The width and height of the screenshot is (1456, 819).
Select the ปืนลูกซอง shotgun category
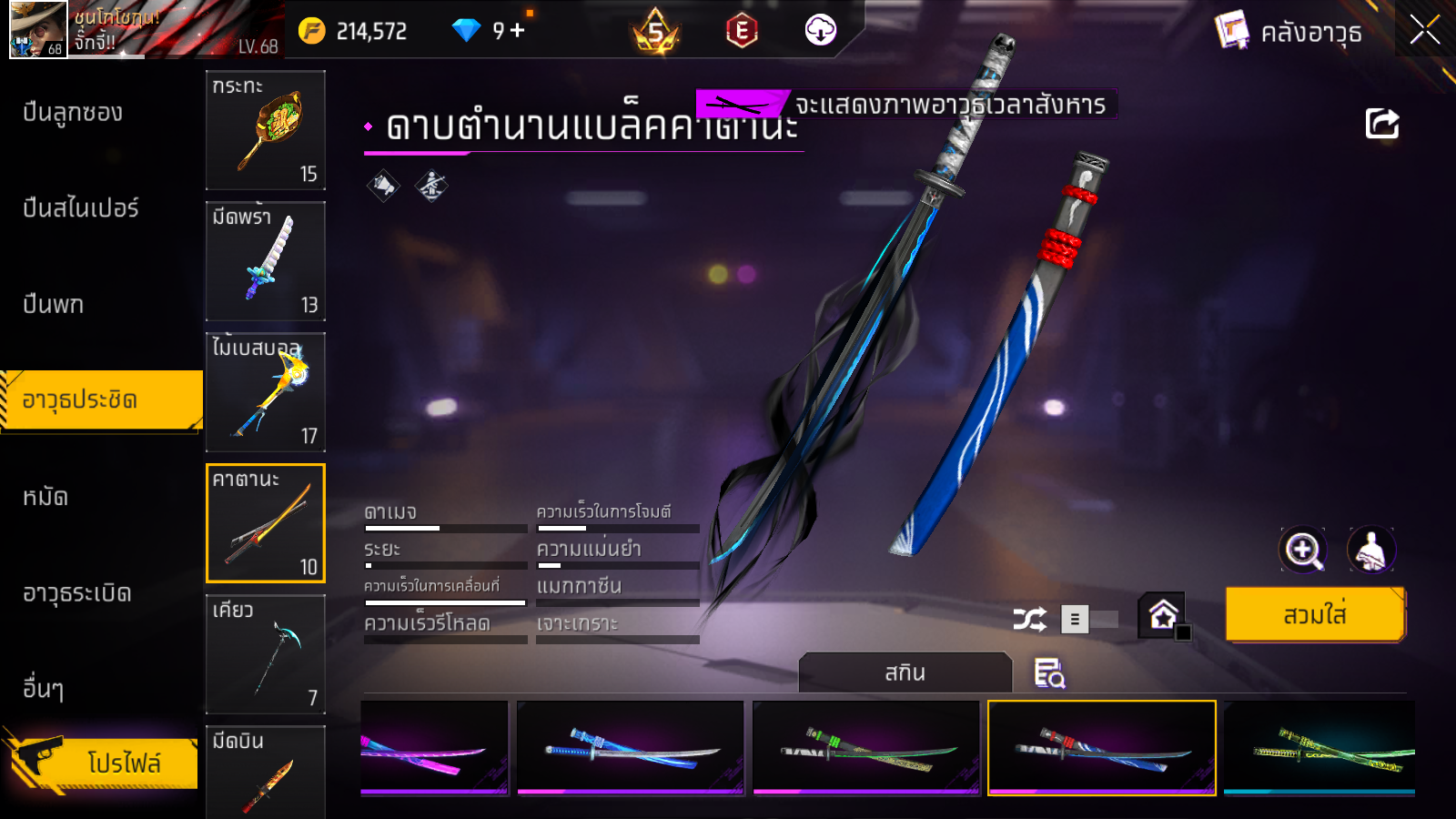click(x=73, y=113)
